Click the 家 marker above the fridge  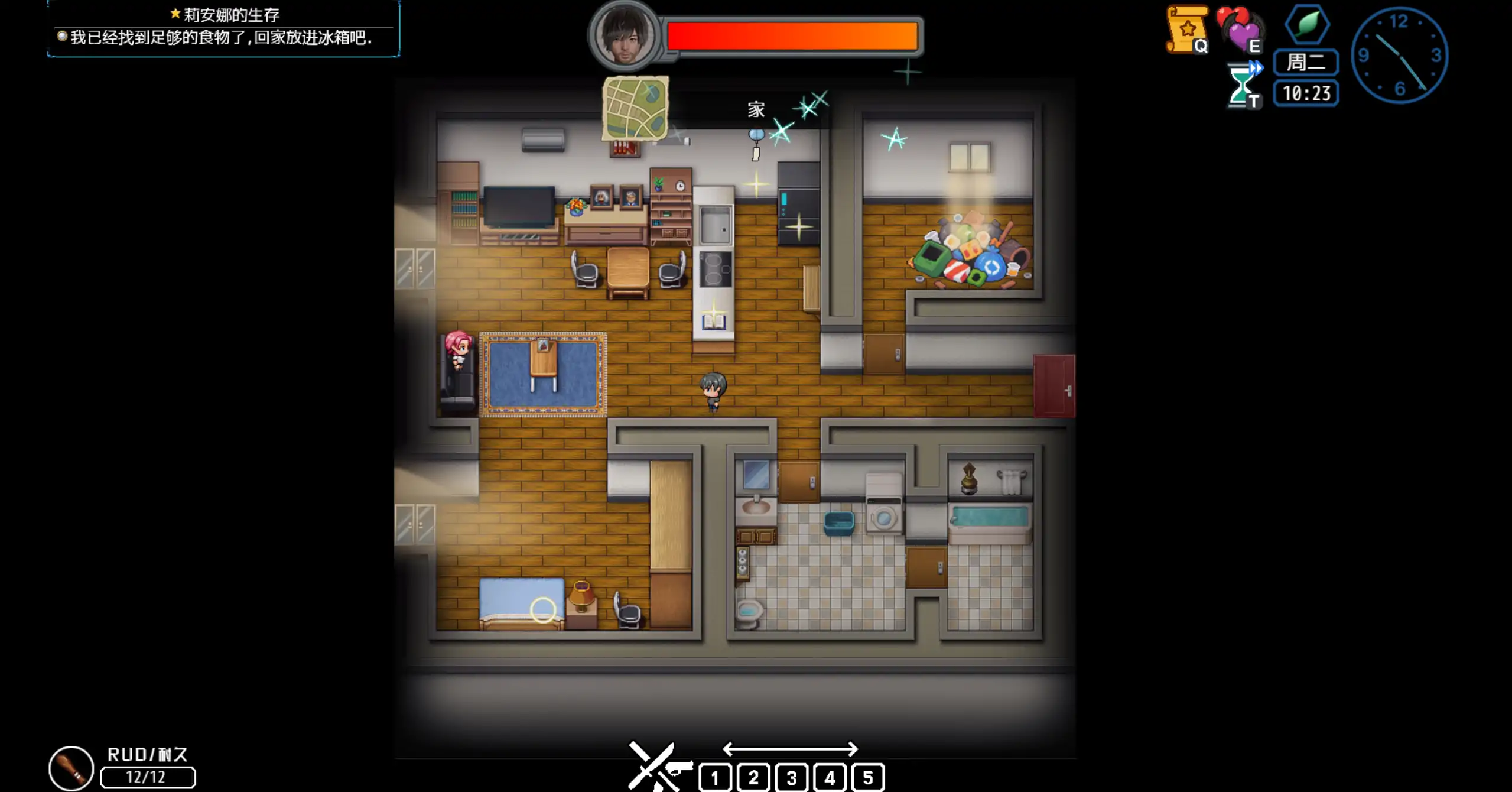[756, 109]
